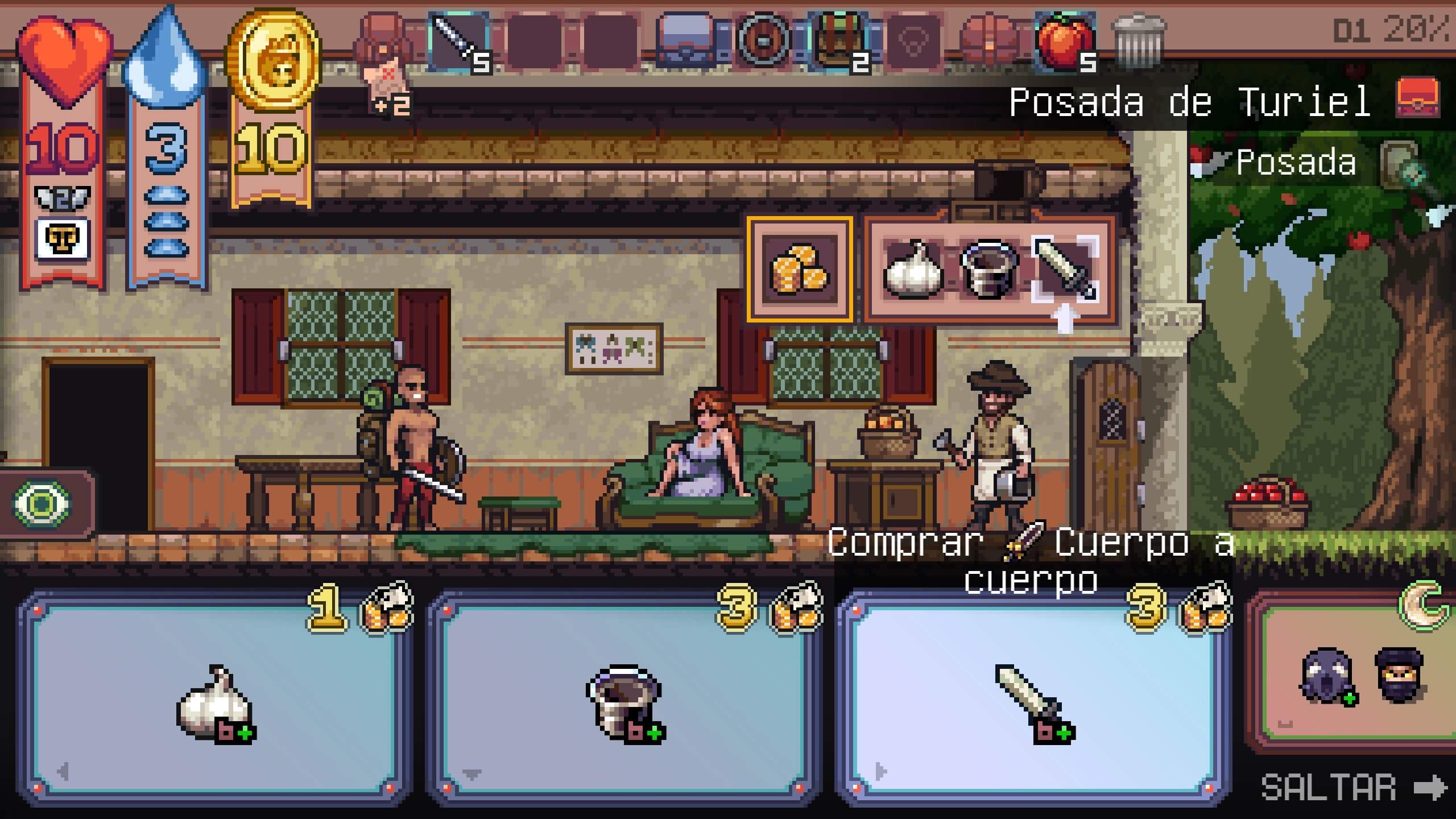
Task: Open the red chest icon beside Posada de Turiel
Action: pos(1418,100)
